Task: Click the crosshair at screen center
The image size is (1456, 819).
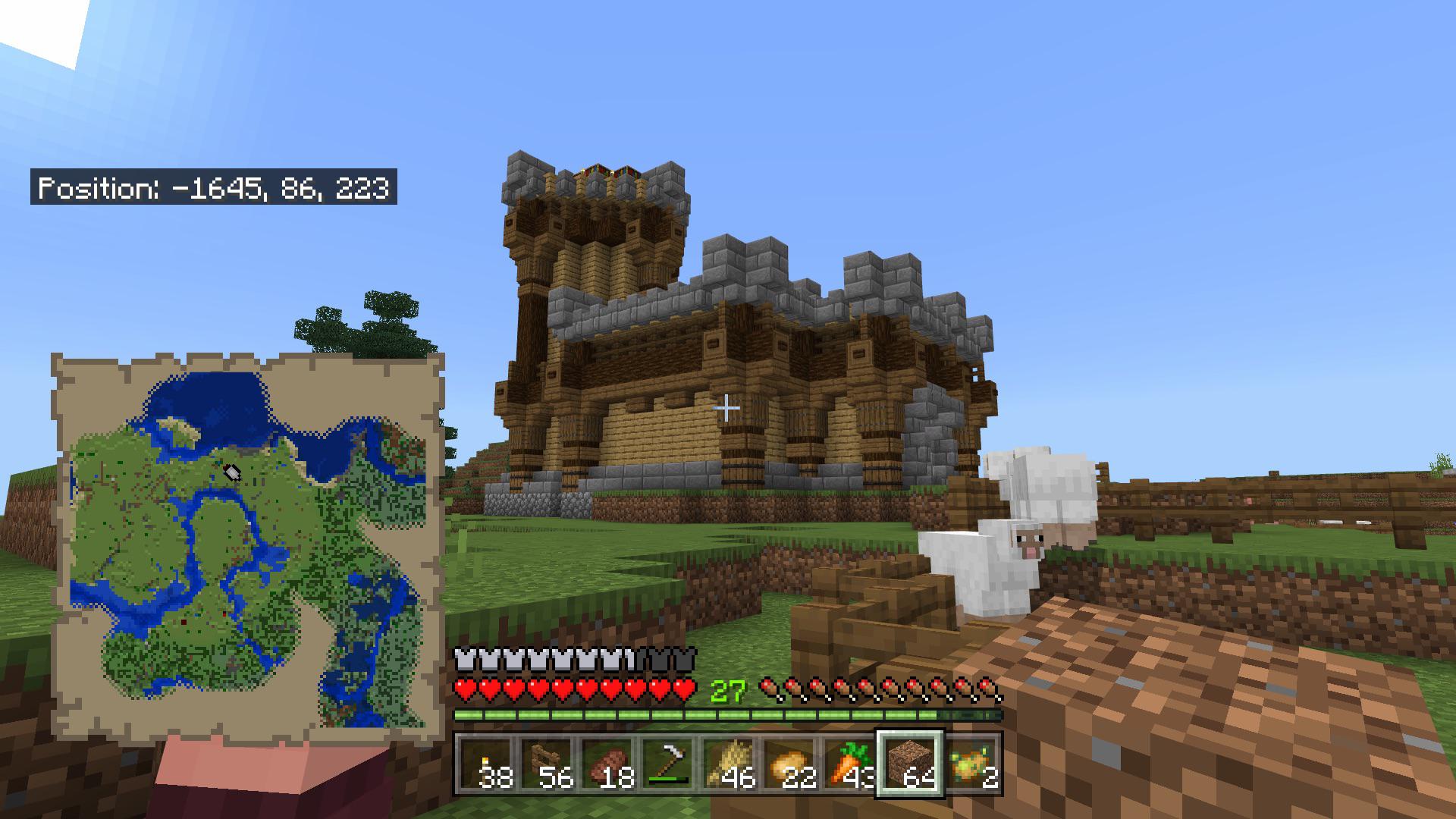Action: [726, 408]
